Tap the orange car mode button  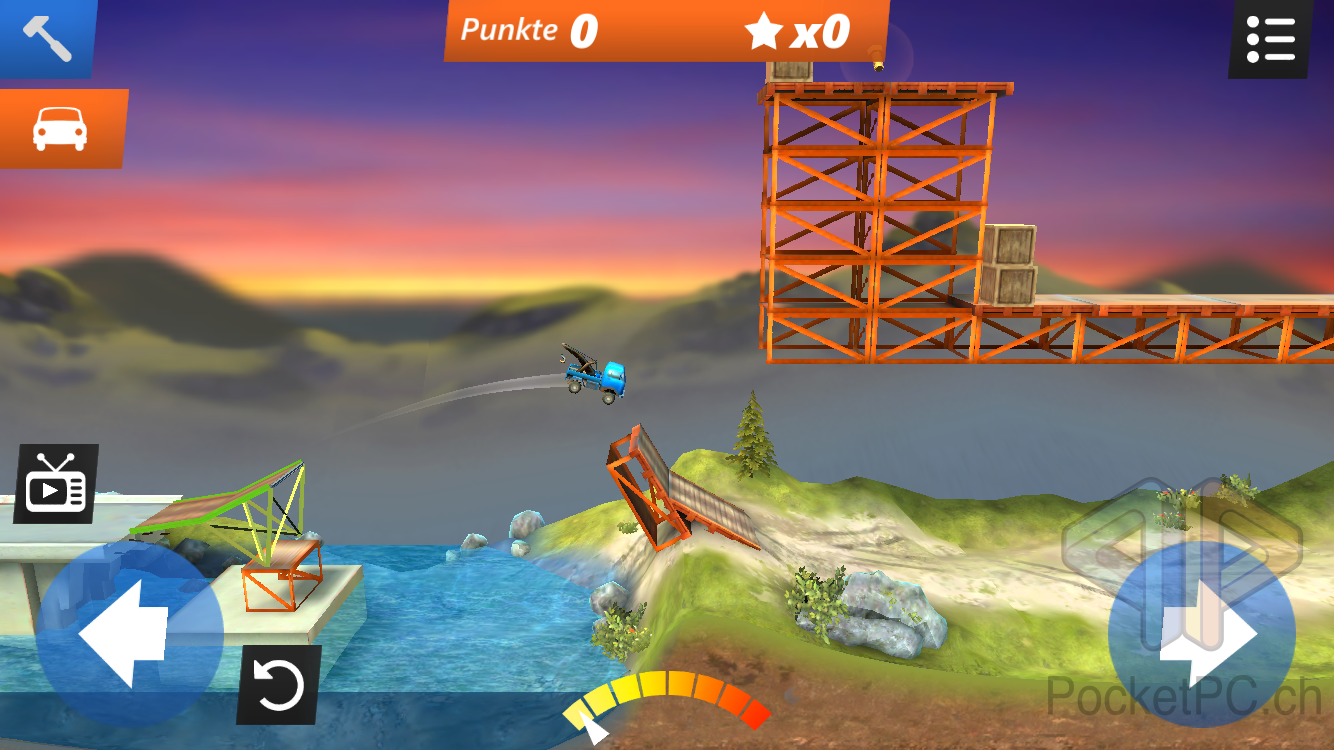click(60, 128)
